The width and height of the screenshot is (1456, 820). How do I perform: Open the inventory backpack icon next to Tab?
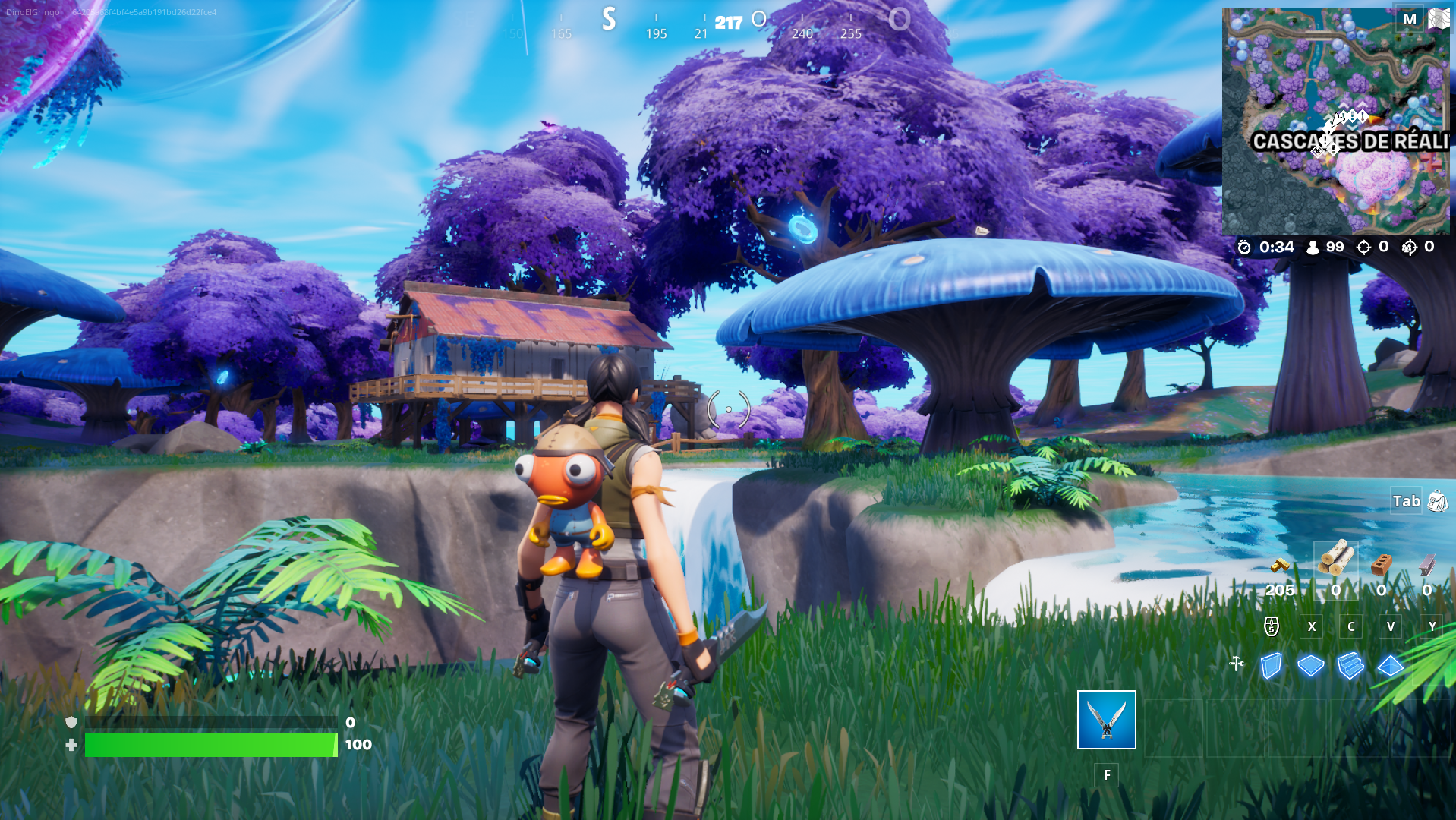(1437, 501)
